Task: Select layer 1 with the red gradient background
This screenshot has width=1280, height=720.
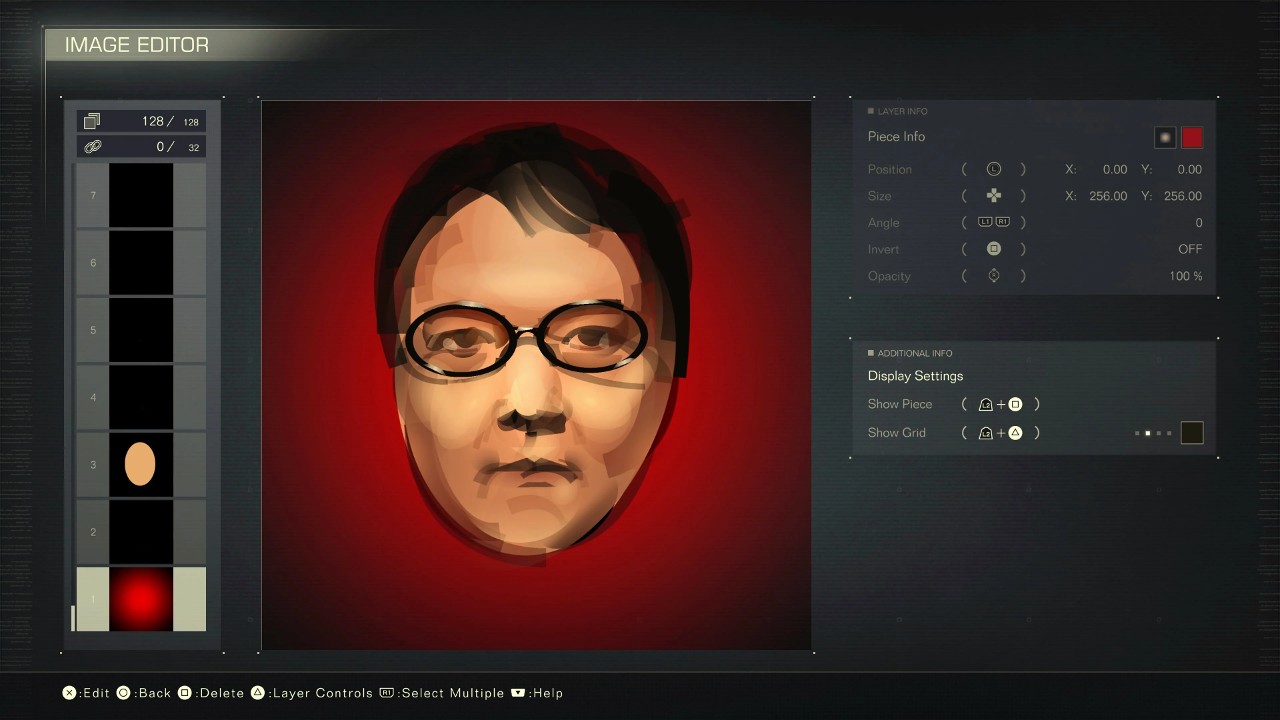Action: [x=139, y=598]
